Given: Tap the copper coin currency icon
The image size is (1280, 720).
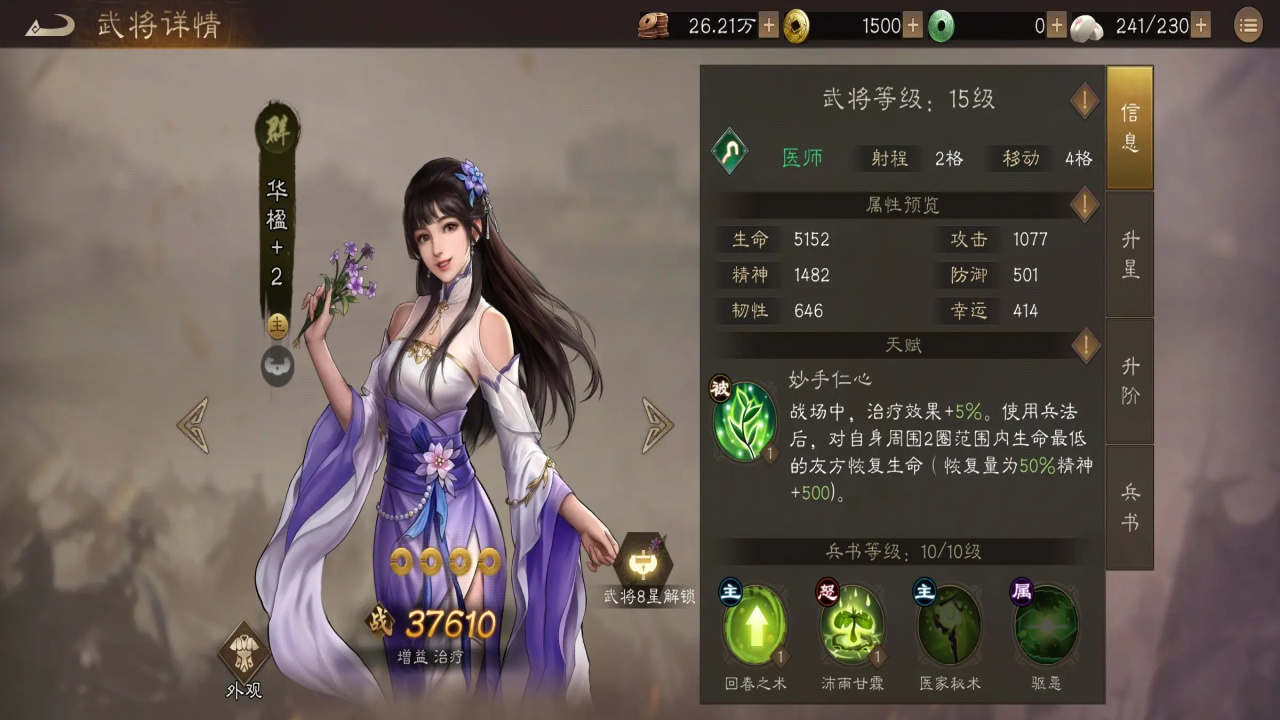Looking at the screenshot, I should point(654,25).
